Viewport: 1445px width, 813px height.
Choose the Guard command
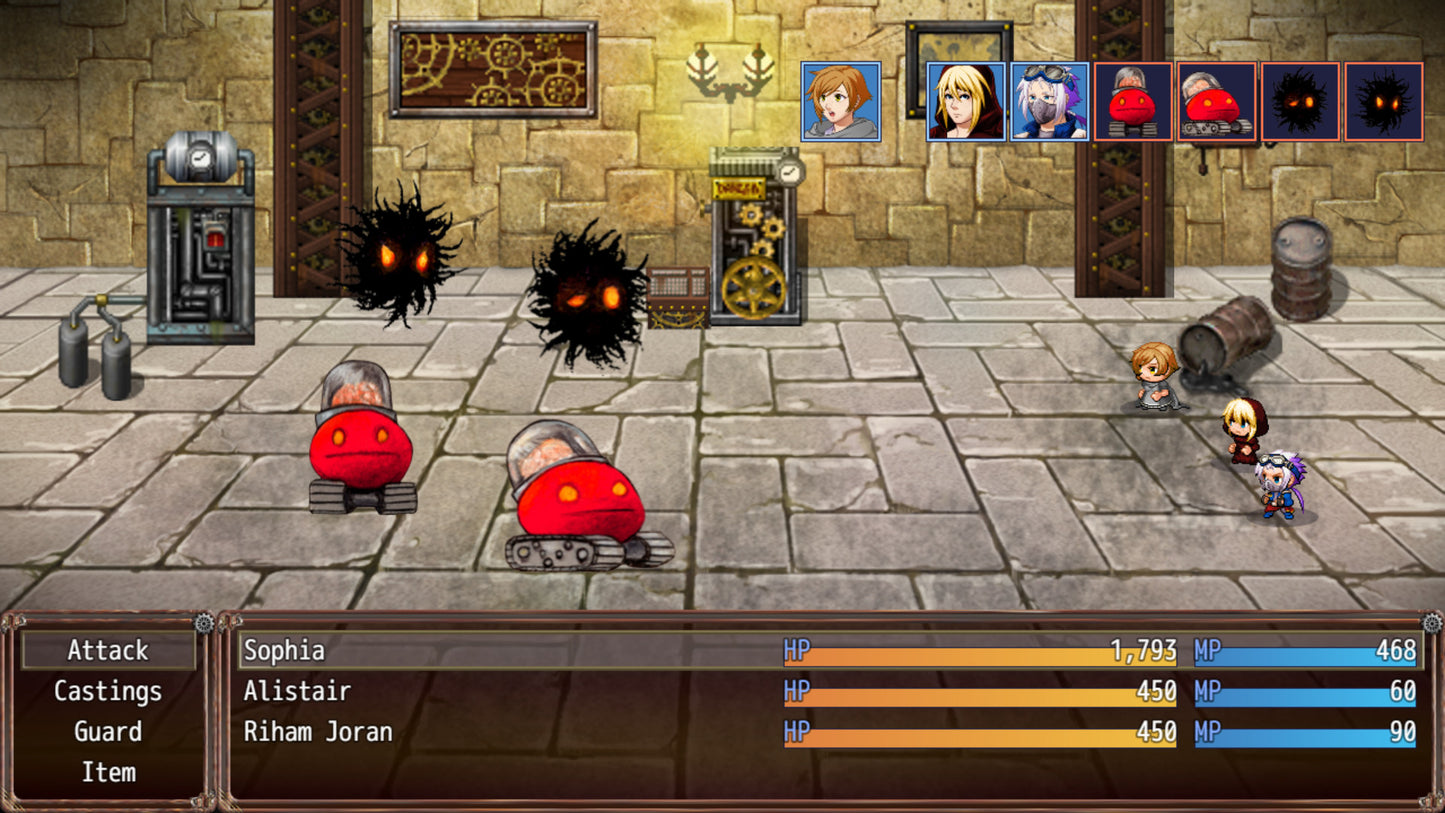(108, 732)
